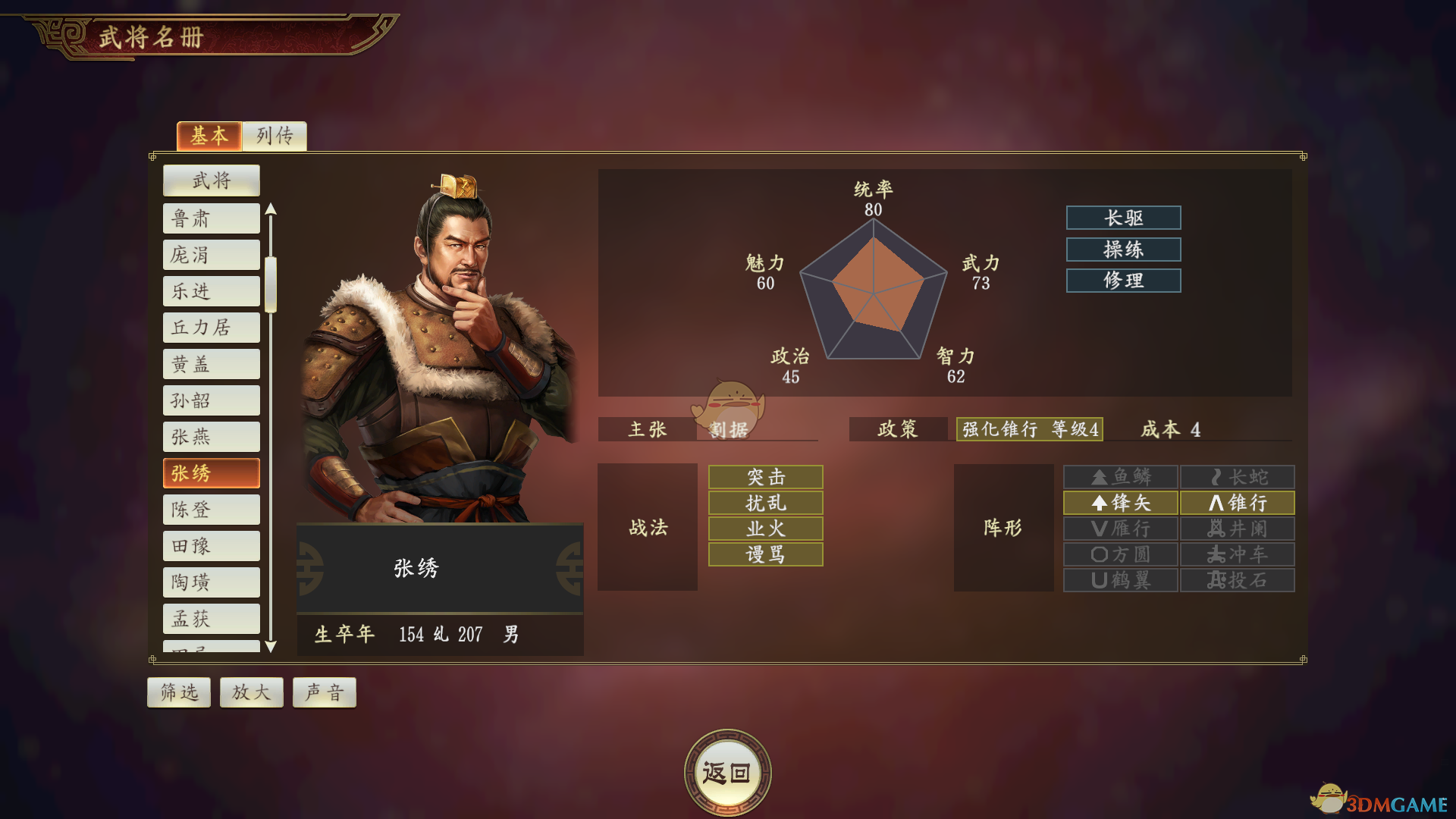The image size is (1456, 819).
Task: Toggle the 业火 tactic
Action: click(x=764, y=529)
